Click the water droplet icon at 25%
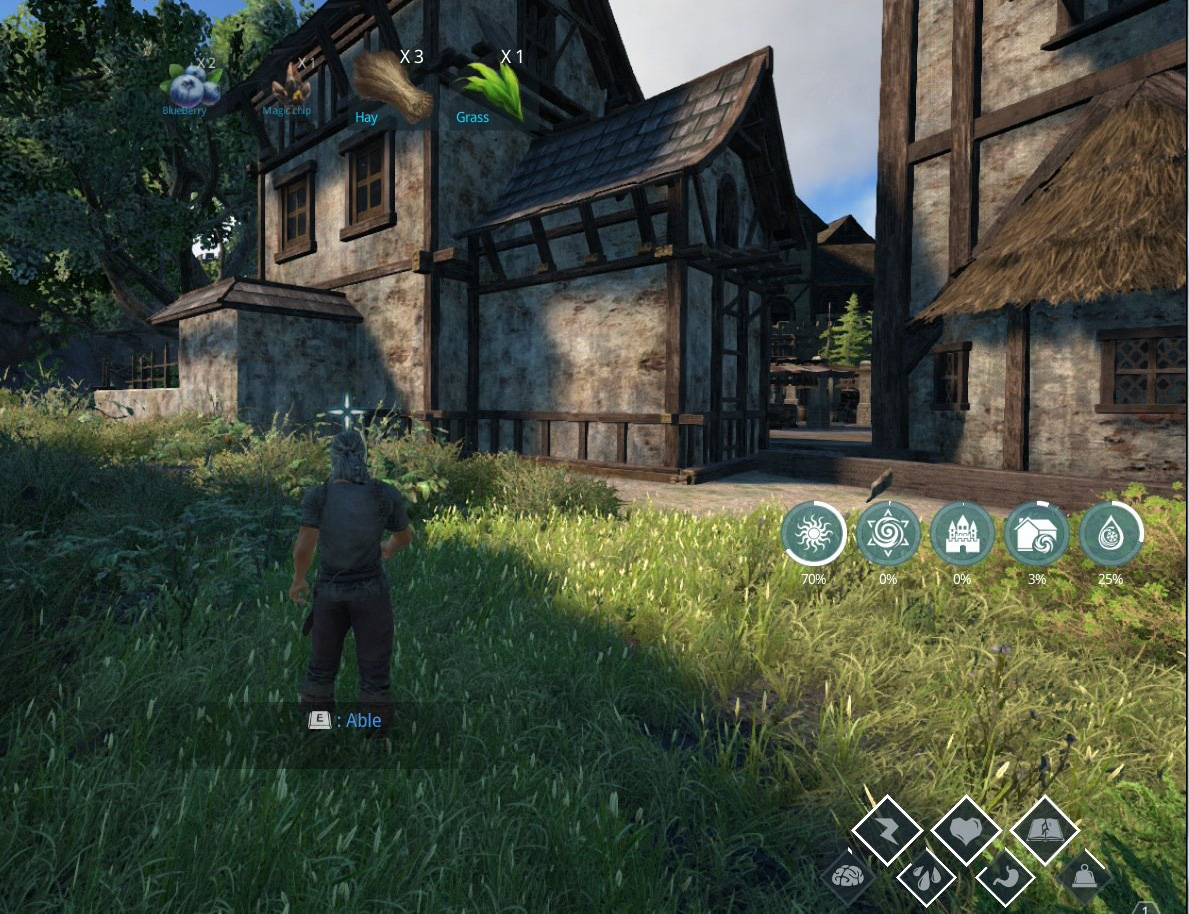 (1110, 535)
